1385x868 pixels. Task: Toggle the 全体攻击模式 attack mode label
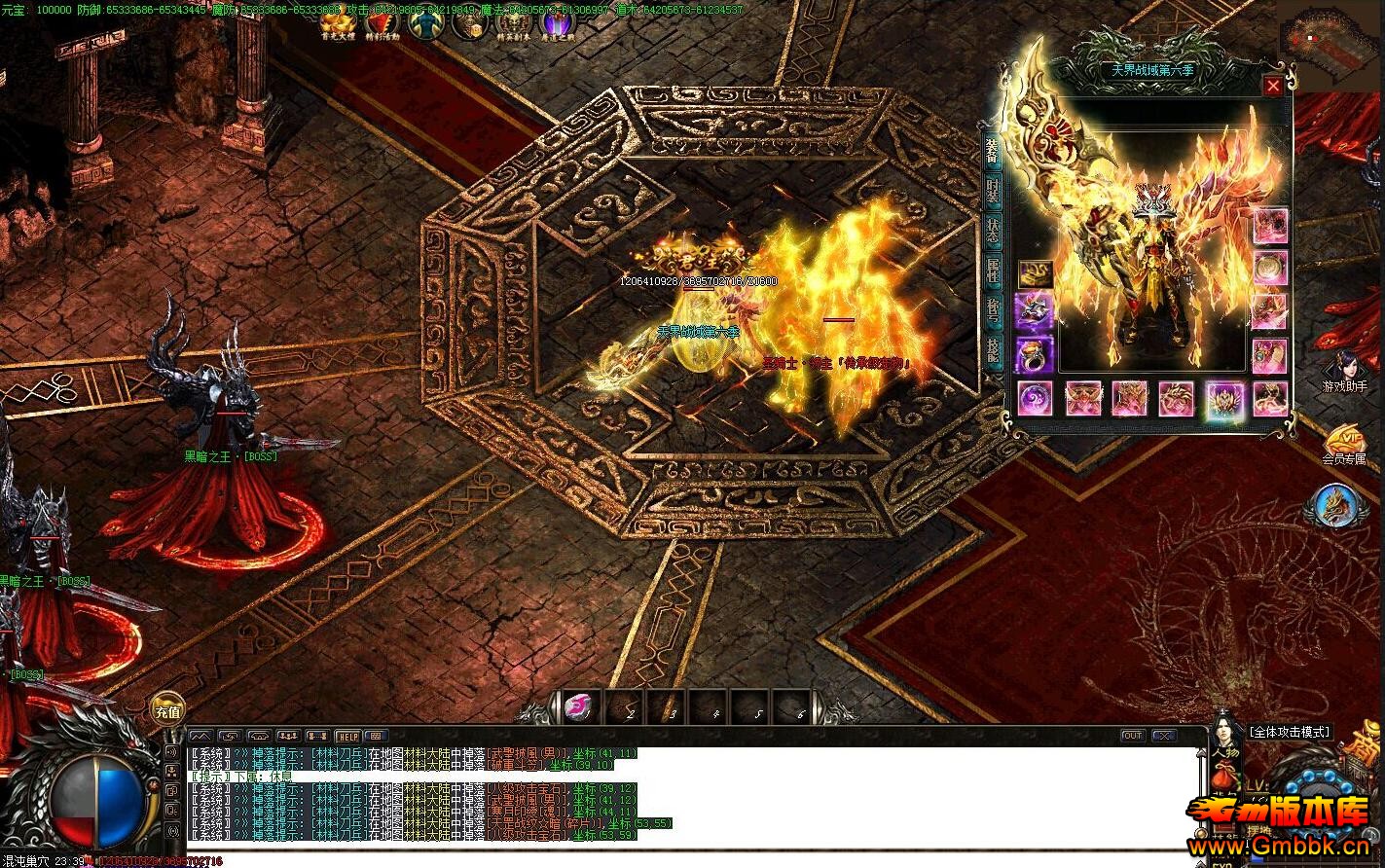[1290, 732]
